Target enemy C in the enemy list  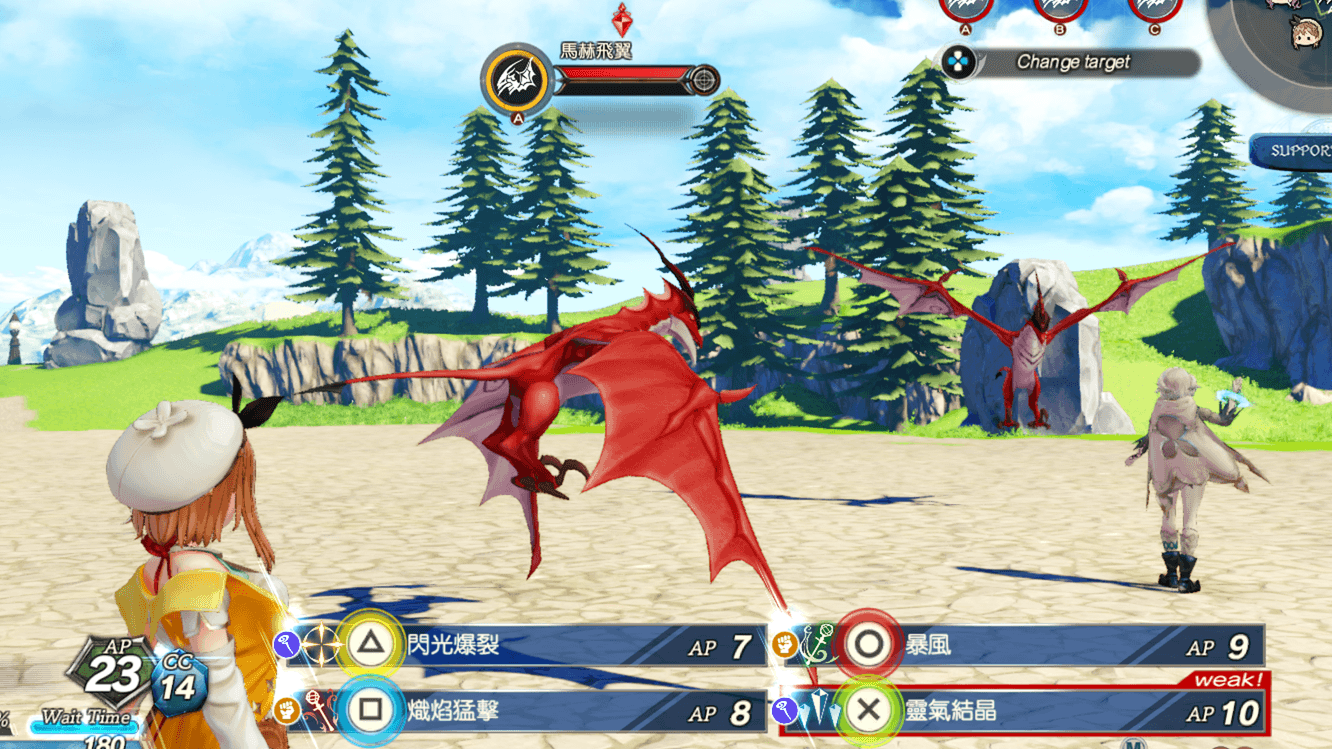[1155, 8]
